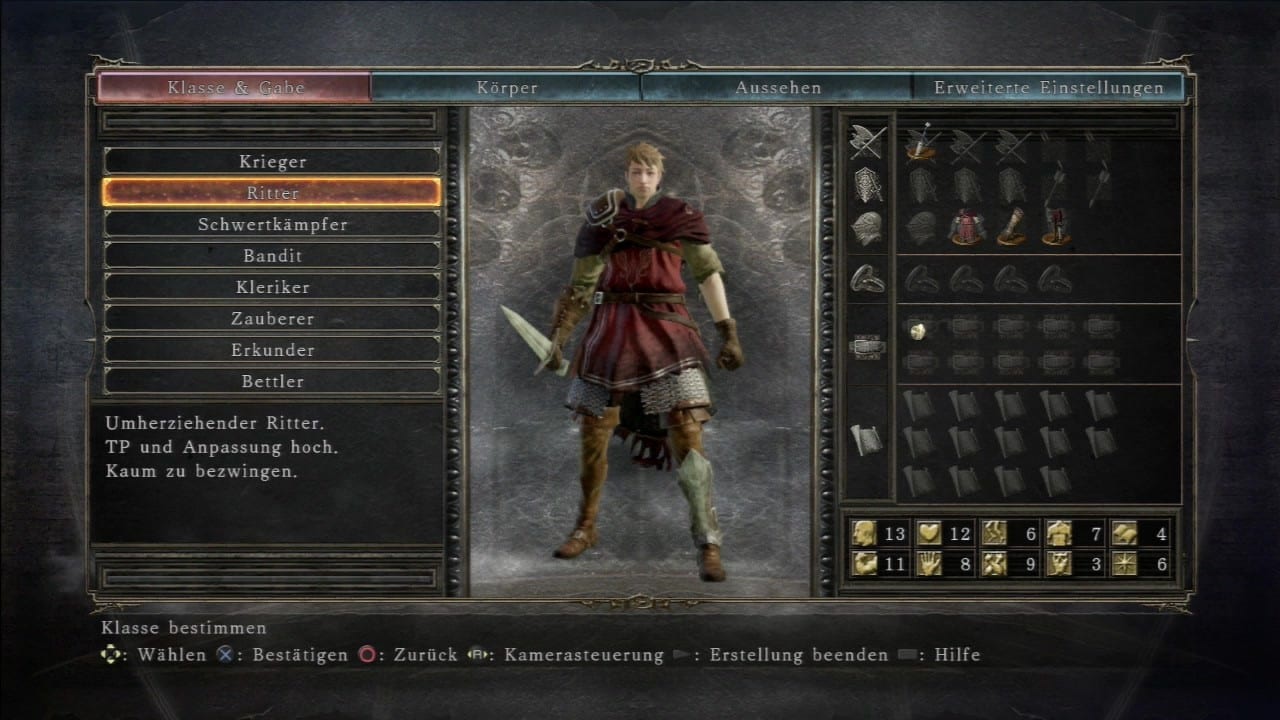Open the Erweiterte Einstellungen tab
Screen dimensions: 1280x720
click(1049, 87)
